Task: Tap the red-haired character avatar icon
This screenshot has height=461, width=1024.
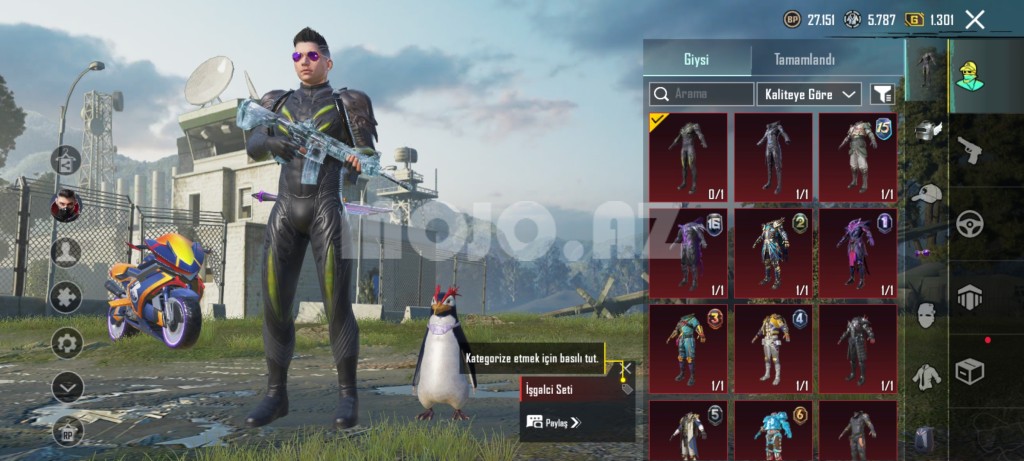Action: click(x=67, y=207)
